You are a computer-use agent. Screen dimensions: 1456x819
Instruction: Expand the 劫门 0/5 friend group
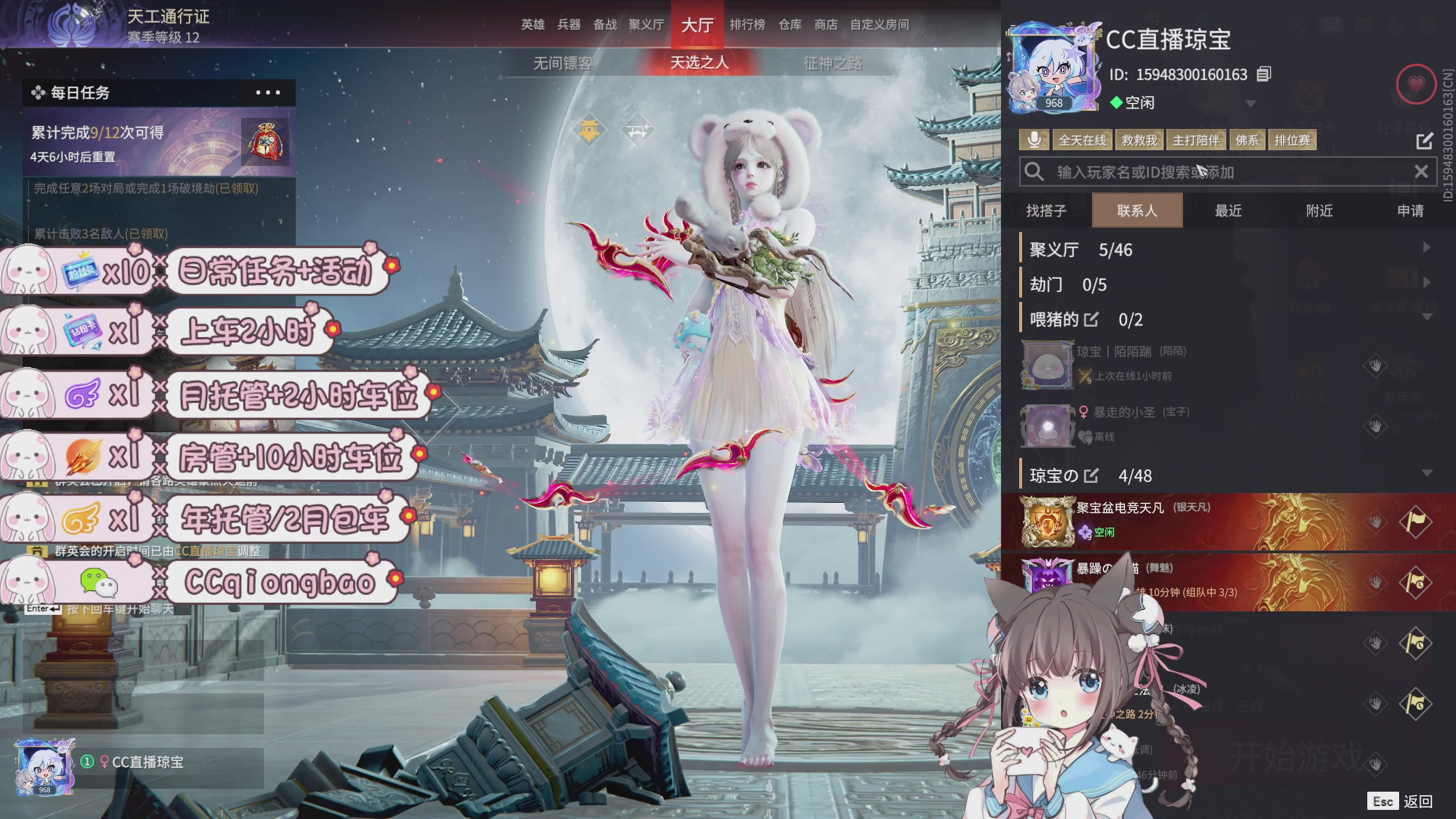(x=1428, y=283)
